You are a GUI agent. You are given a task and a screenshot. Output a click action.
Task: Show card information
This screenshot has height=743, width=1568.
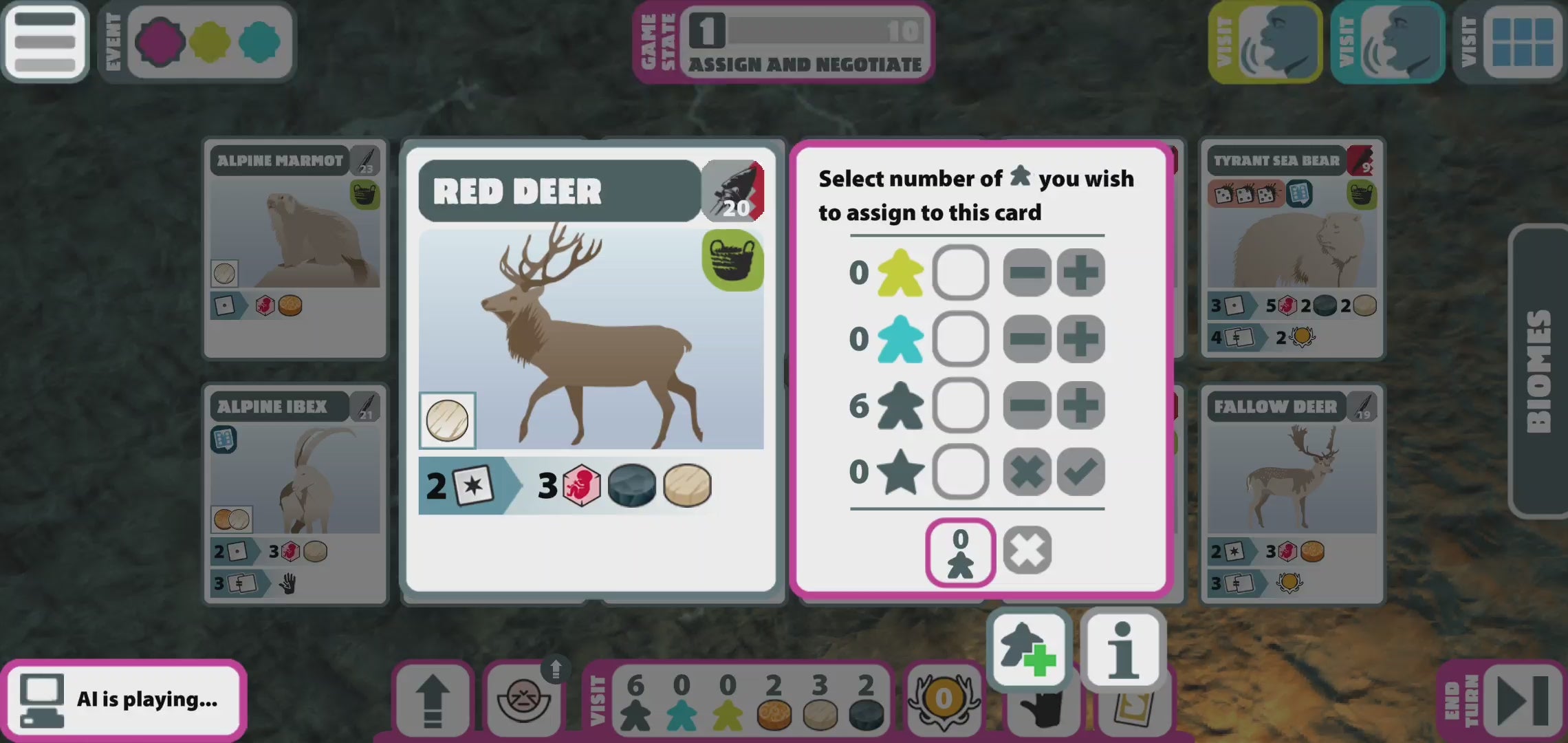tap(1122, 649)
